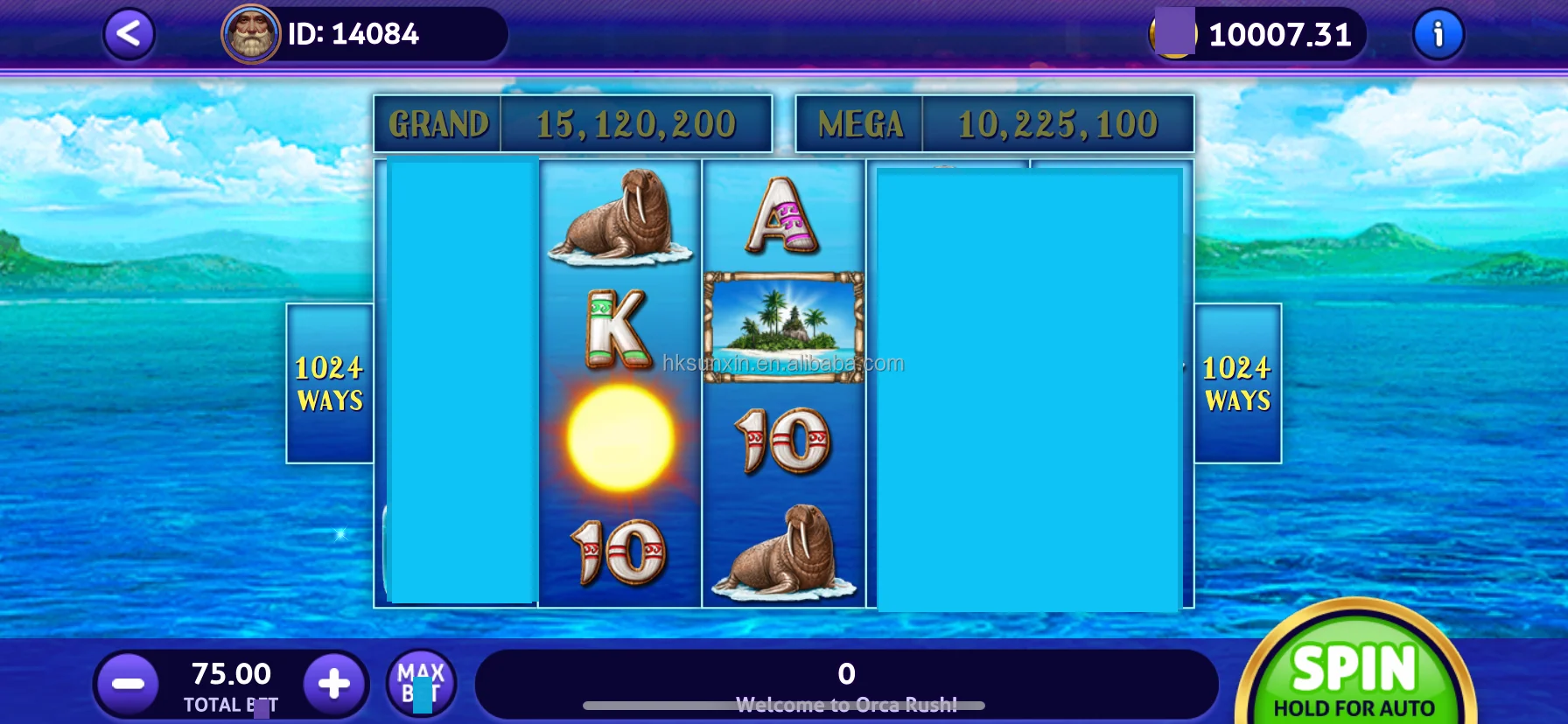Viewport: 1568px width, 724px height.
Task: Open the bearded player avatar profile
Action: coord(251,35)
